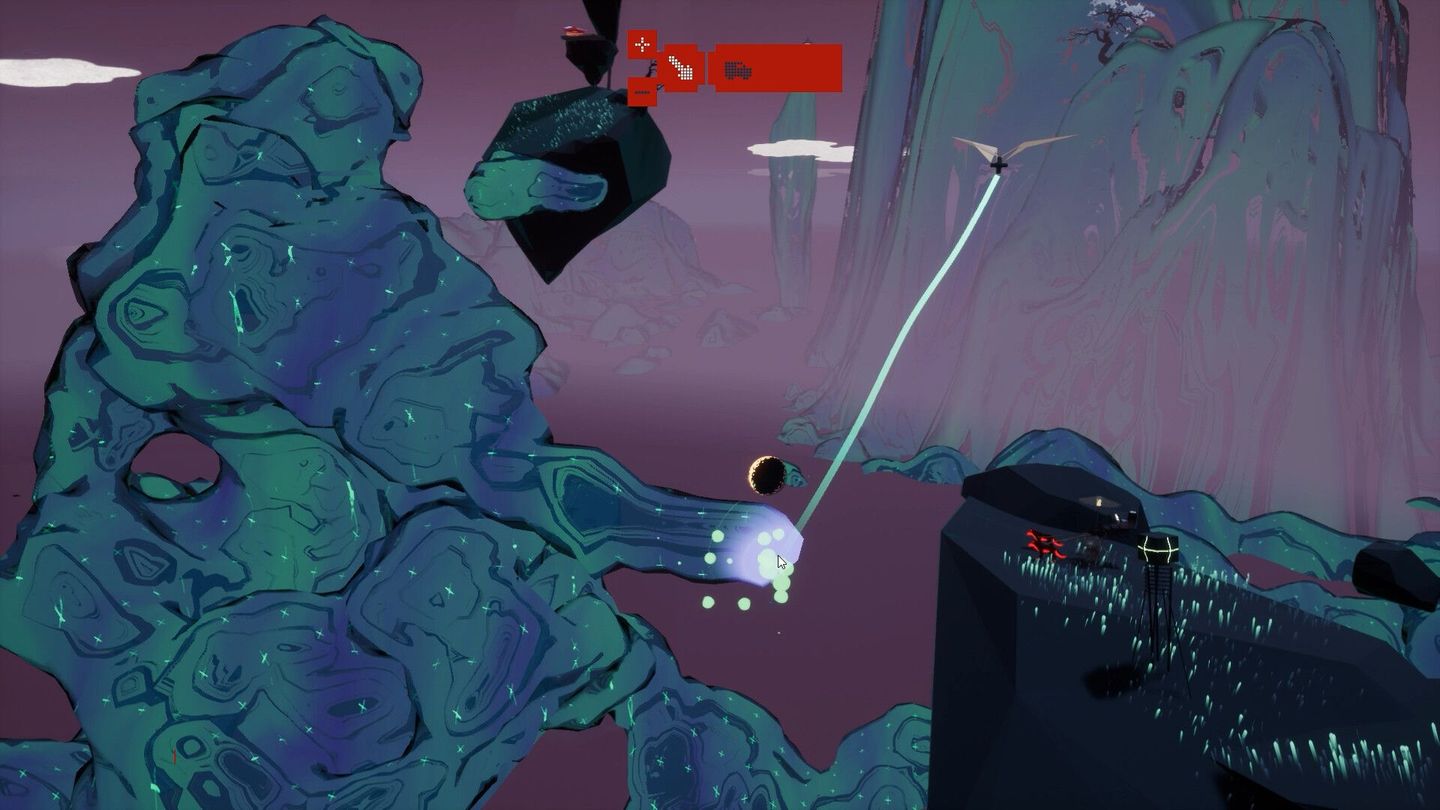1440x810 pixels.
Task: Click the tiny red mark in the bottom-left corner
Action: click(x=175, y=758)
